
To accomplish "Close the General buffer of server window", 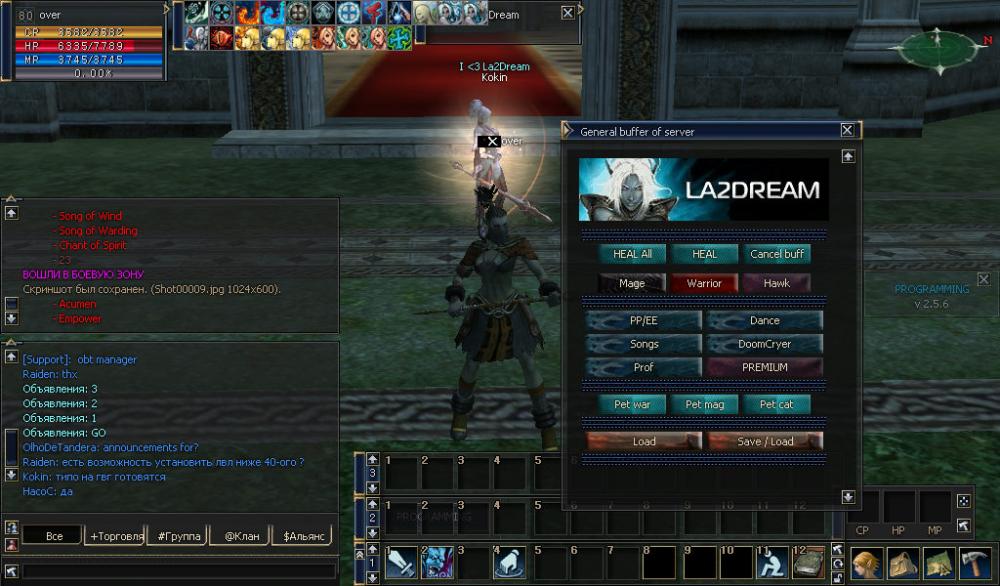I will [847, 130].
